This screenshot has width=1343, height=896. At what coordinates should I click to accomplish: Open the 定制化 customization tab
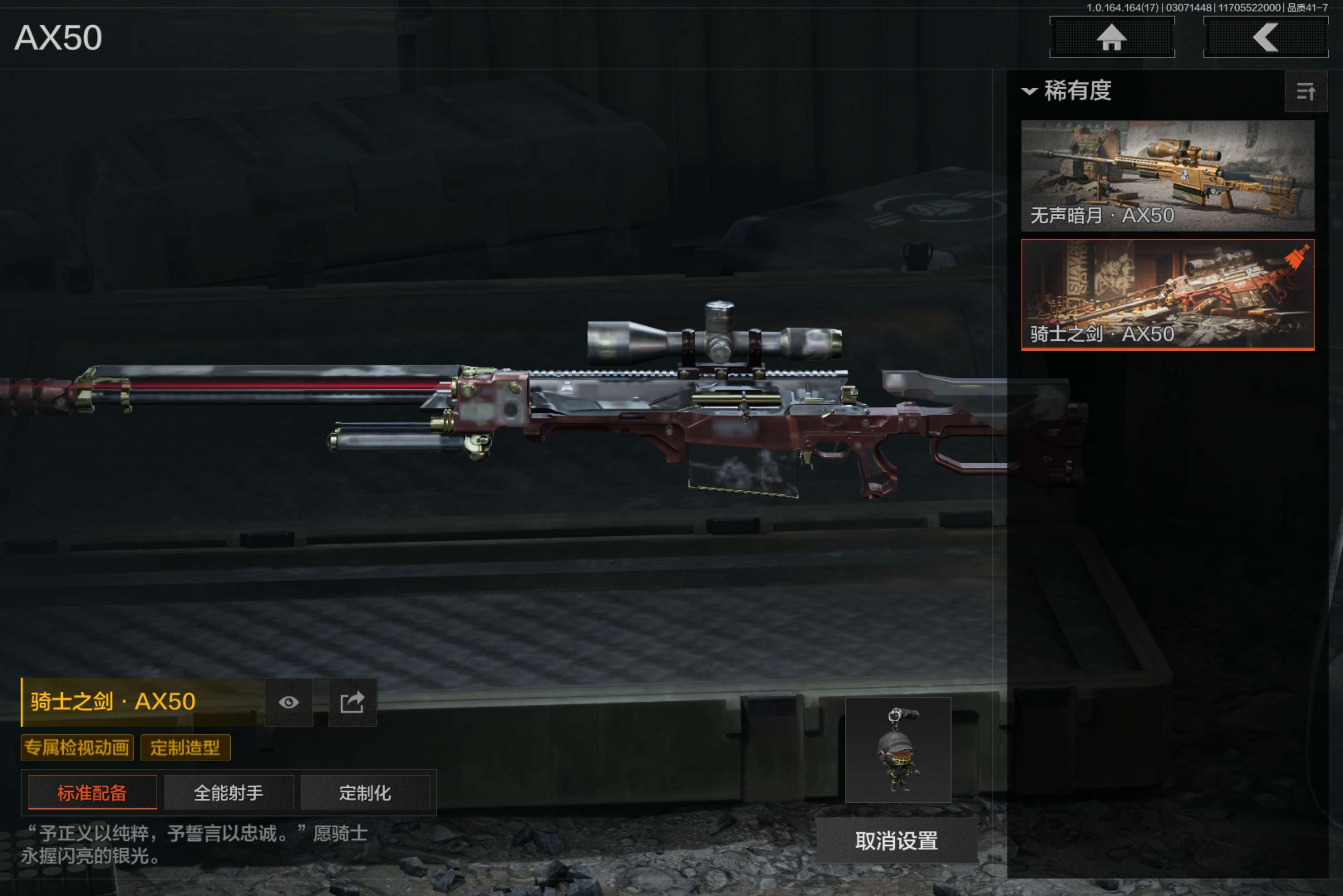(x=365, y=792)
